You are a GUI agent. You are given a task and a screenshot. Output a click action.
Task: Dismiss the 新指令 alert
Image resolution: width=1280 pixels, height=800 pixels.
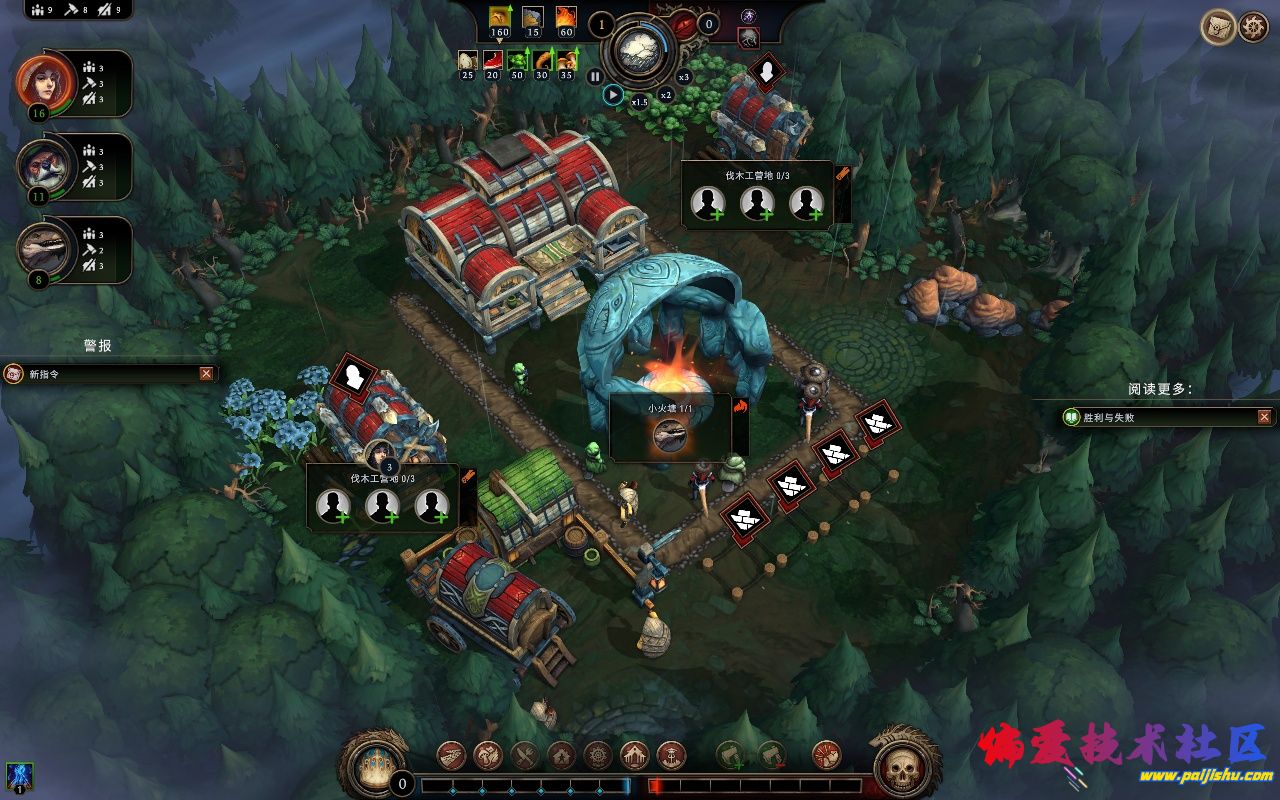pos(206,374)
